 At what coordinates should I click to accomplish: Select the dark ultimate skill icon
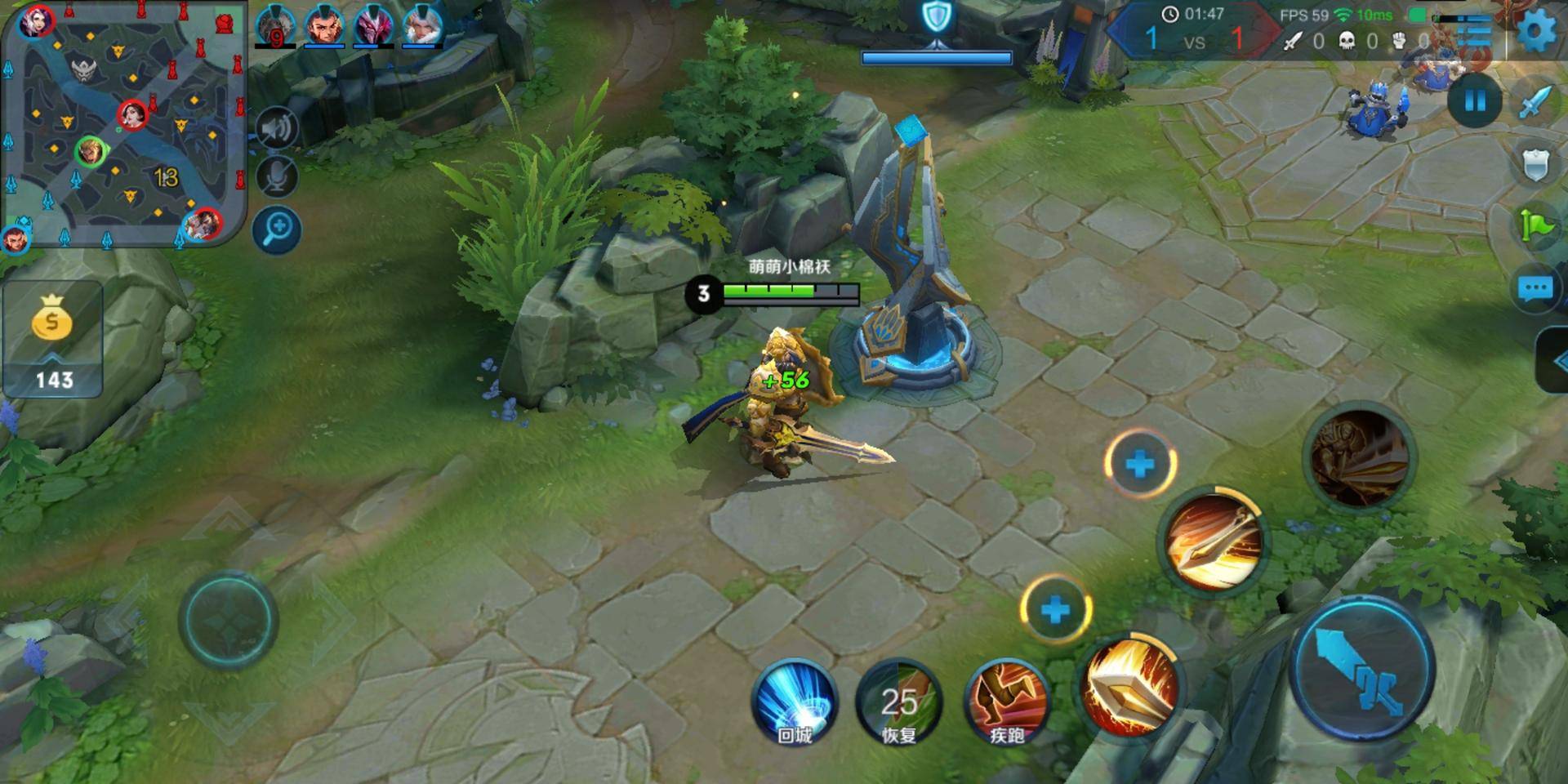pyautogui.click(x=1360, y=457)
